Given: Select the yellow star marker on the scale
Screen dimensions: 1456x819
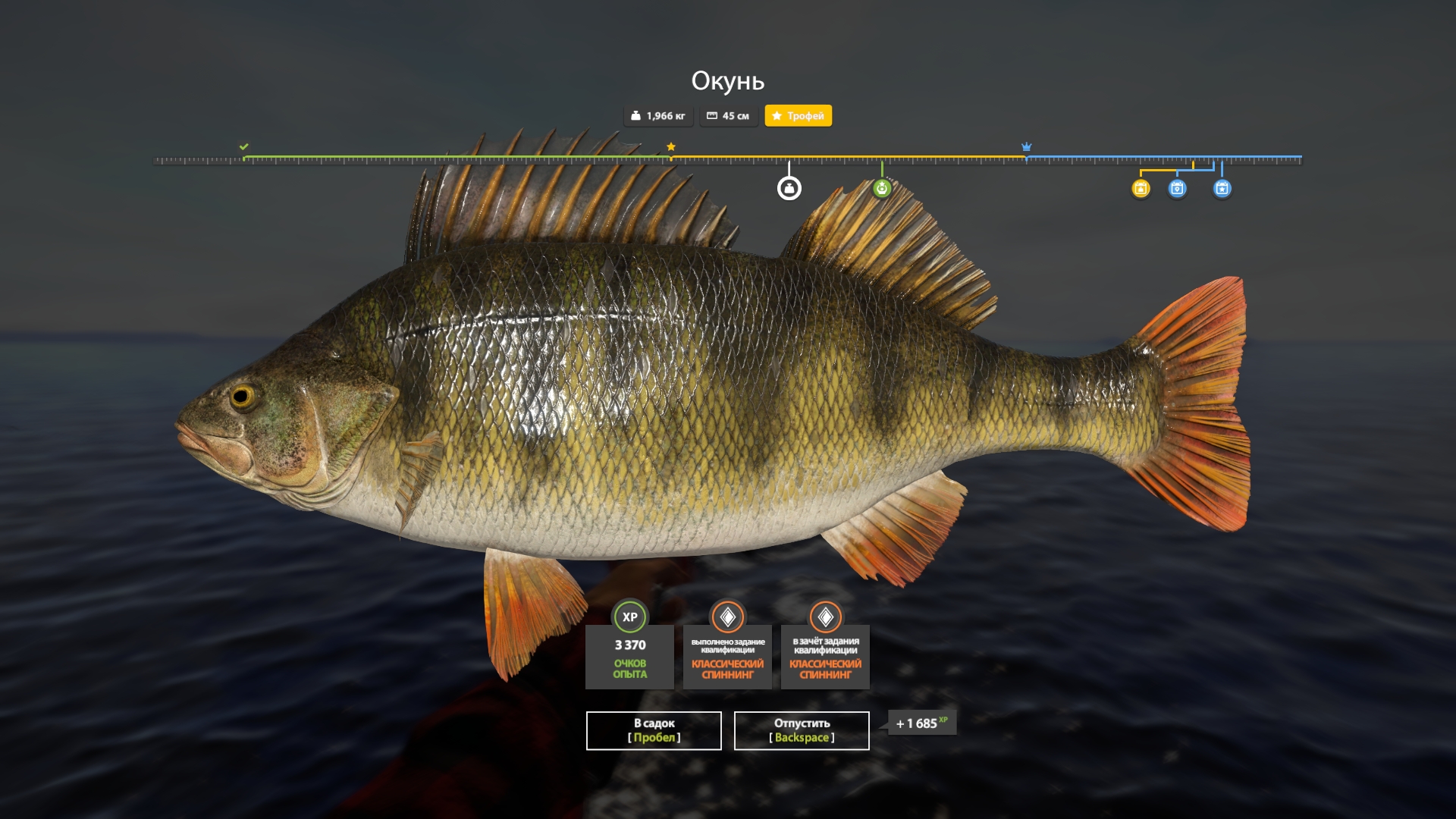Looking at the screenshot, I should pos(670,146).
